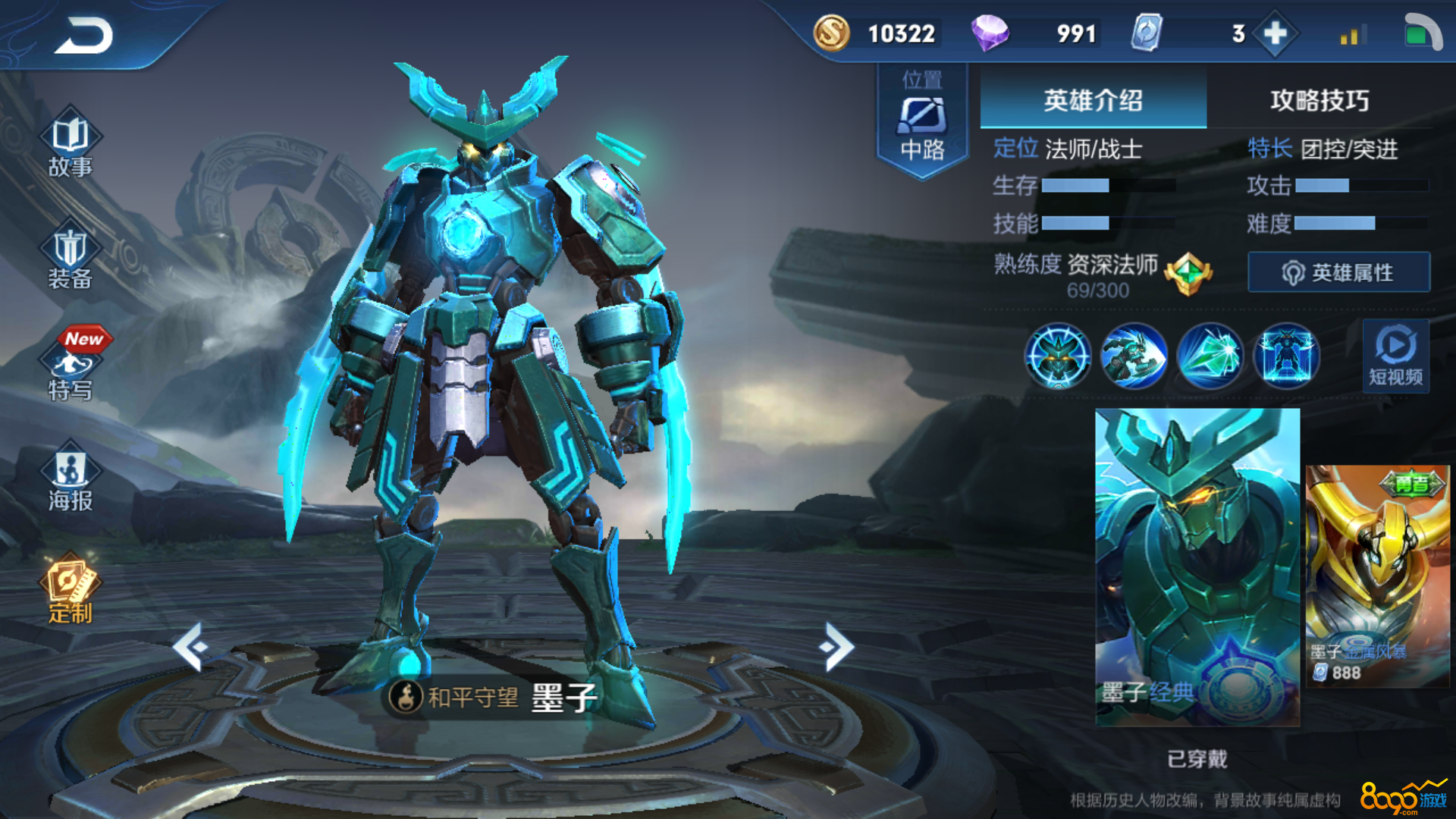View the ultimate skill standing robot icon

pyautogui.click(x=1286, y=356)
